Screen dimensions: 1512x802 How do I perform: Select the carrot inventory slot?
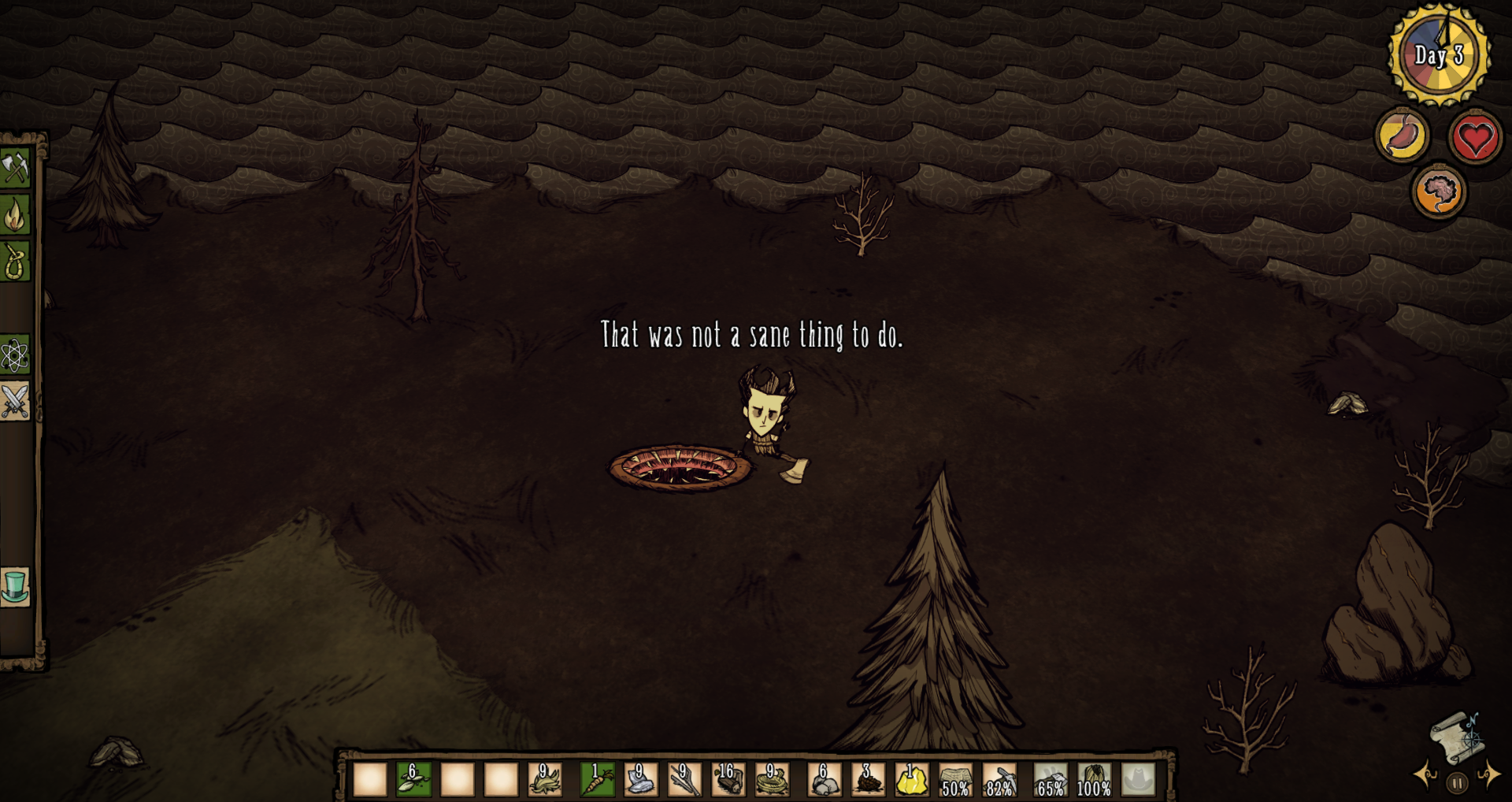(598, 779)
